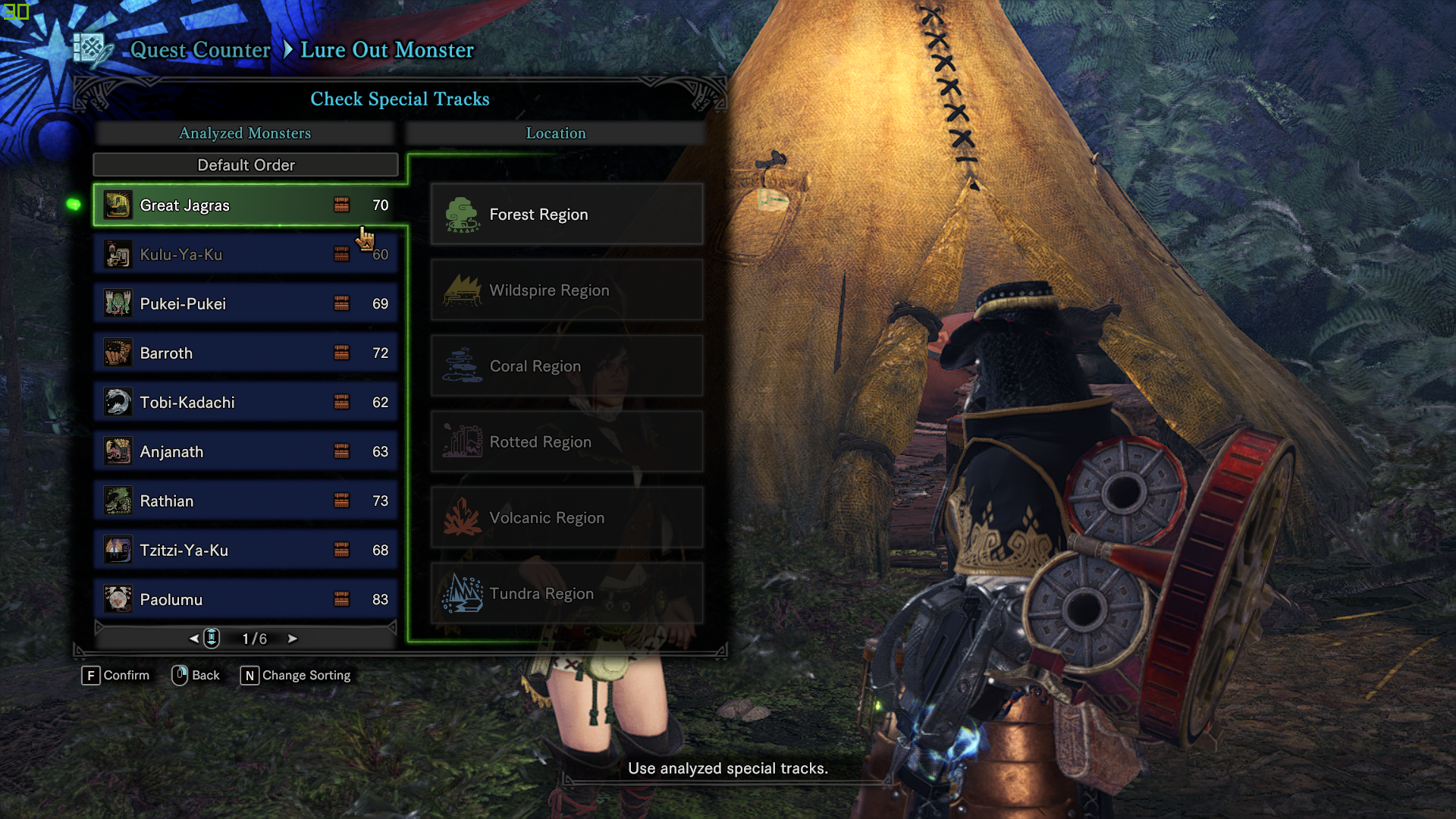
Task: Go to the next monster list page
Action: [x=293, y=639]
